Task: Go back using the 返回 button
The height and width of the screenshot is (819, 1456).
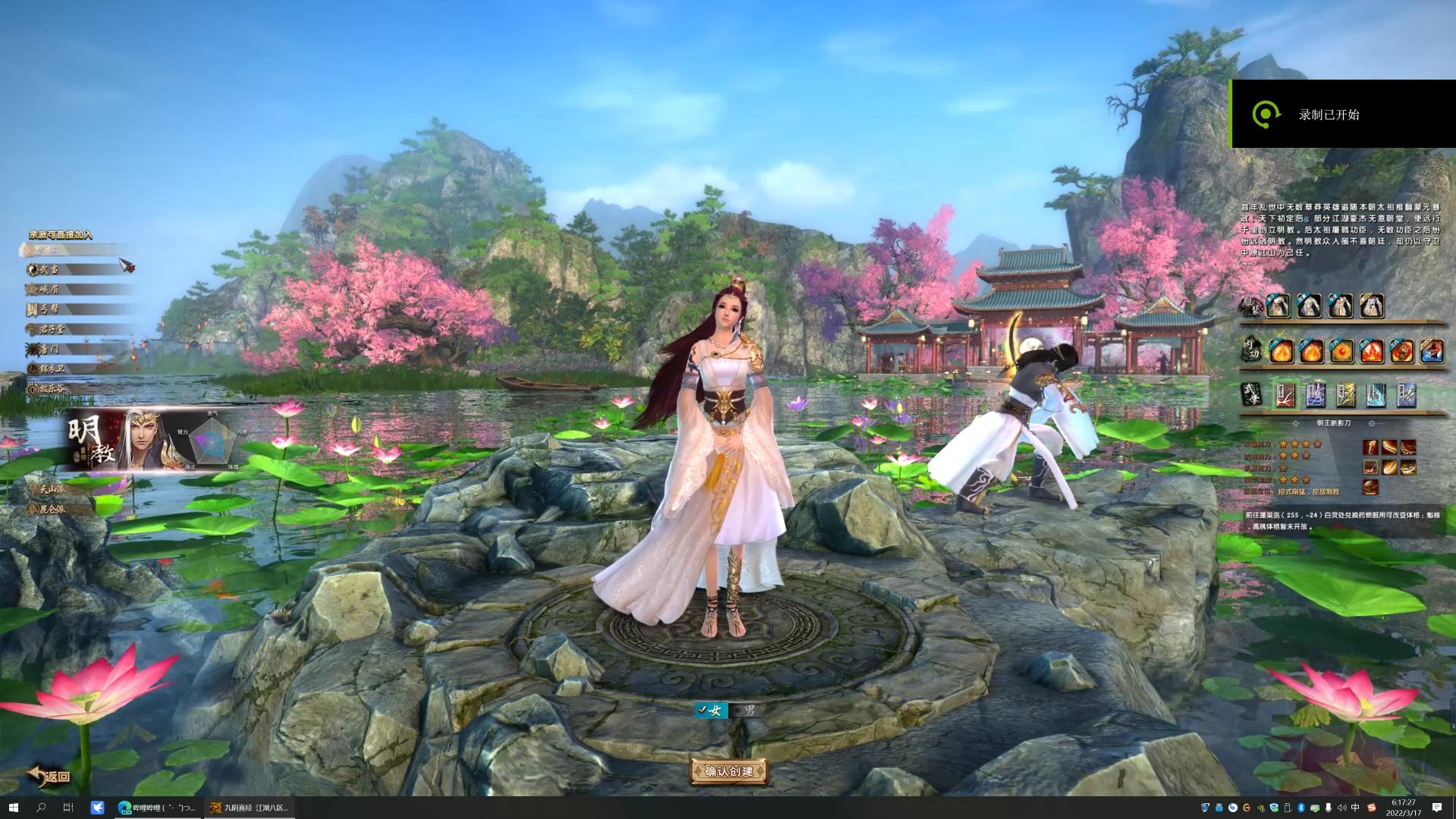Action: (50, 775)
